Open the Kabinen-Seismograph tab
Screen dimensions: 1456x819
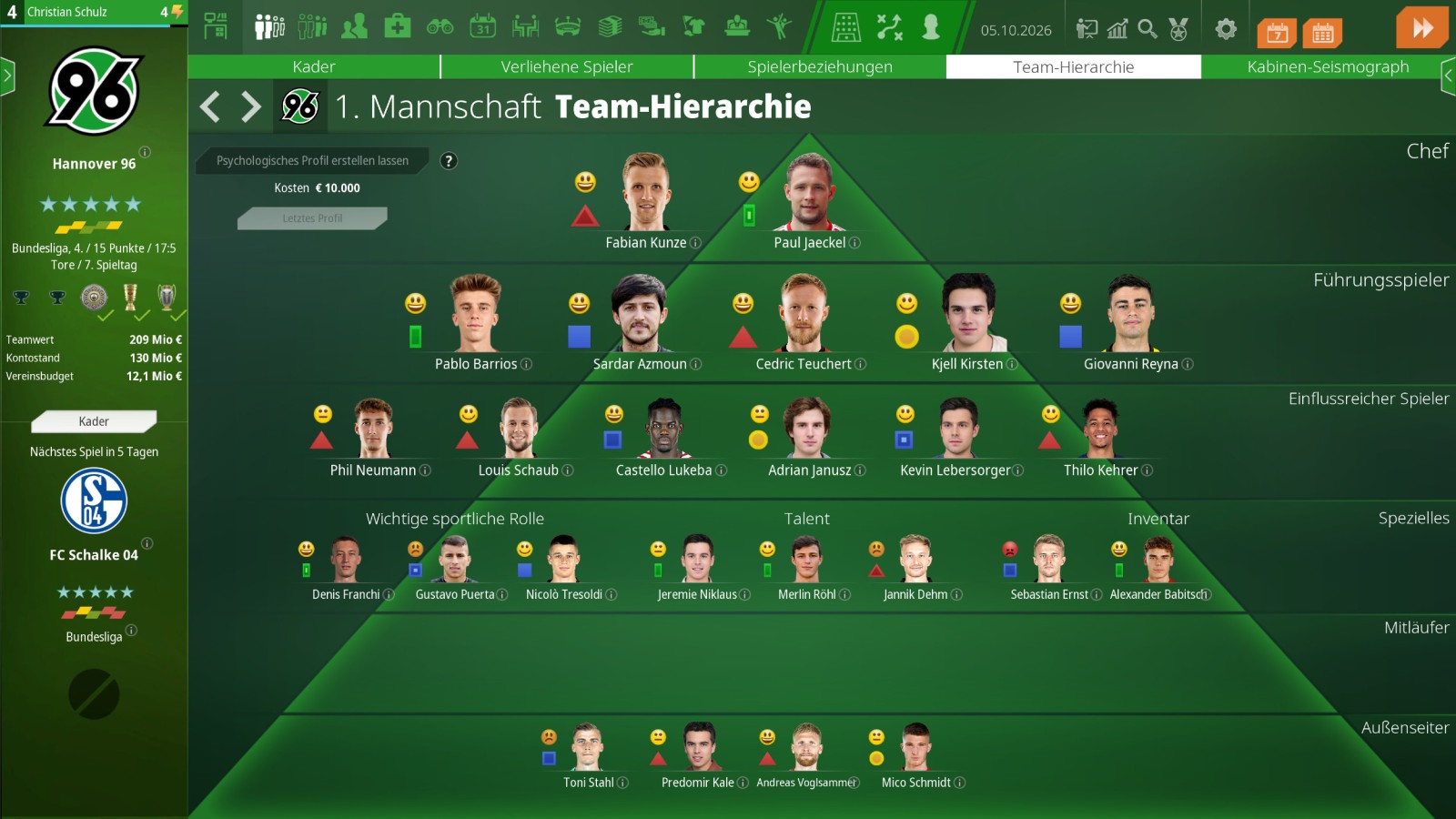(1327, 66)
